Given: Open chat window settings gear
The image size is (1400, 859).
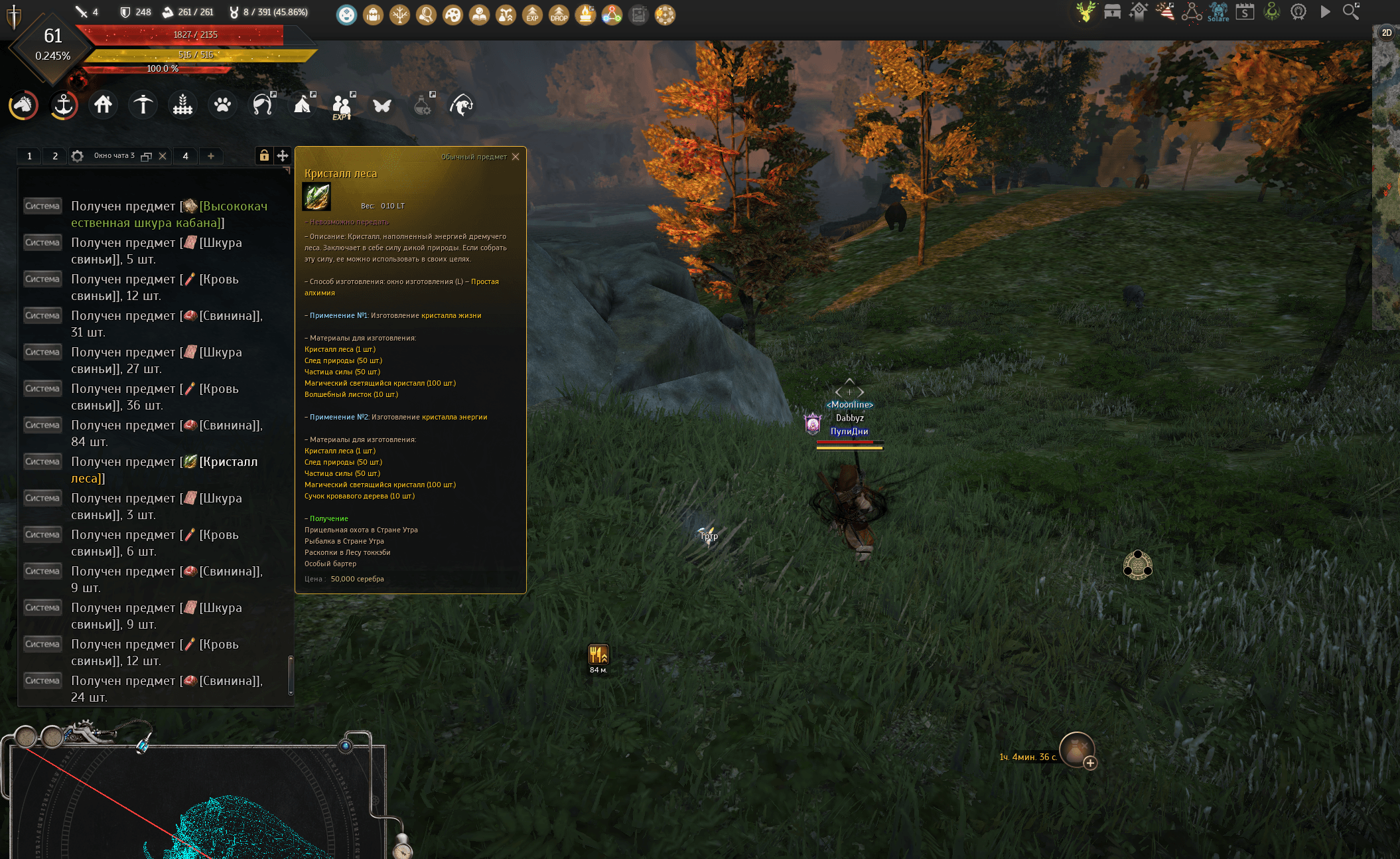Looking at the screenshot, I should pos(78,156).
